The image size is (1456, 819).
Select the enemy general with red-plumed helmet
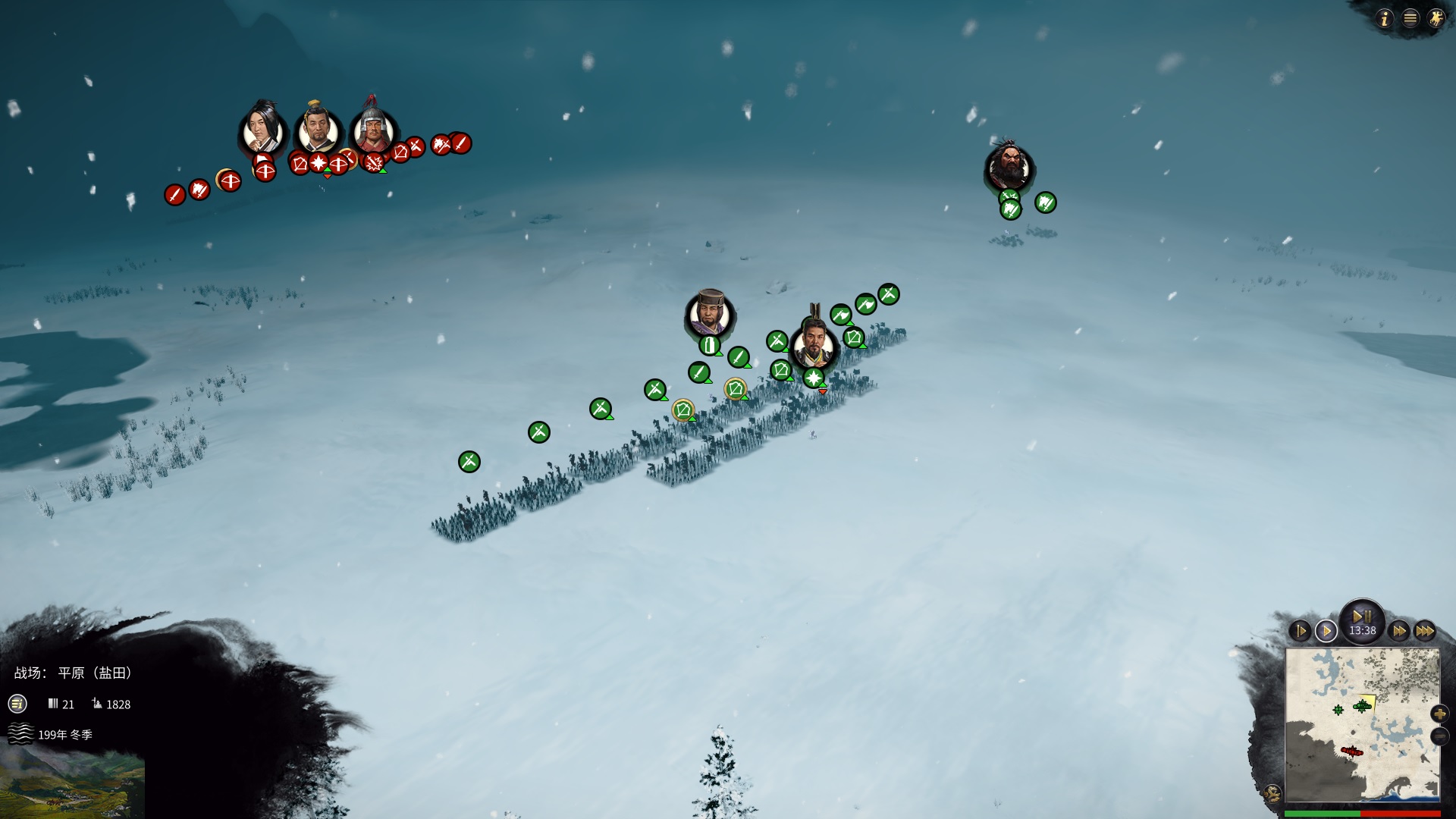(x=372, y=131)
